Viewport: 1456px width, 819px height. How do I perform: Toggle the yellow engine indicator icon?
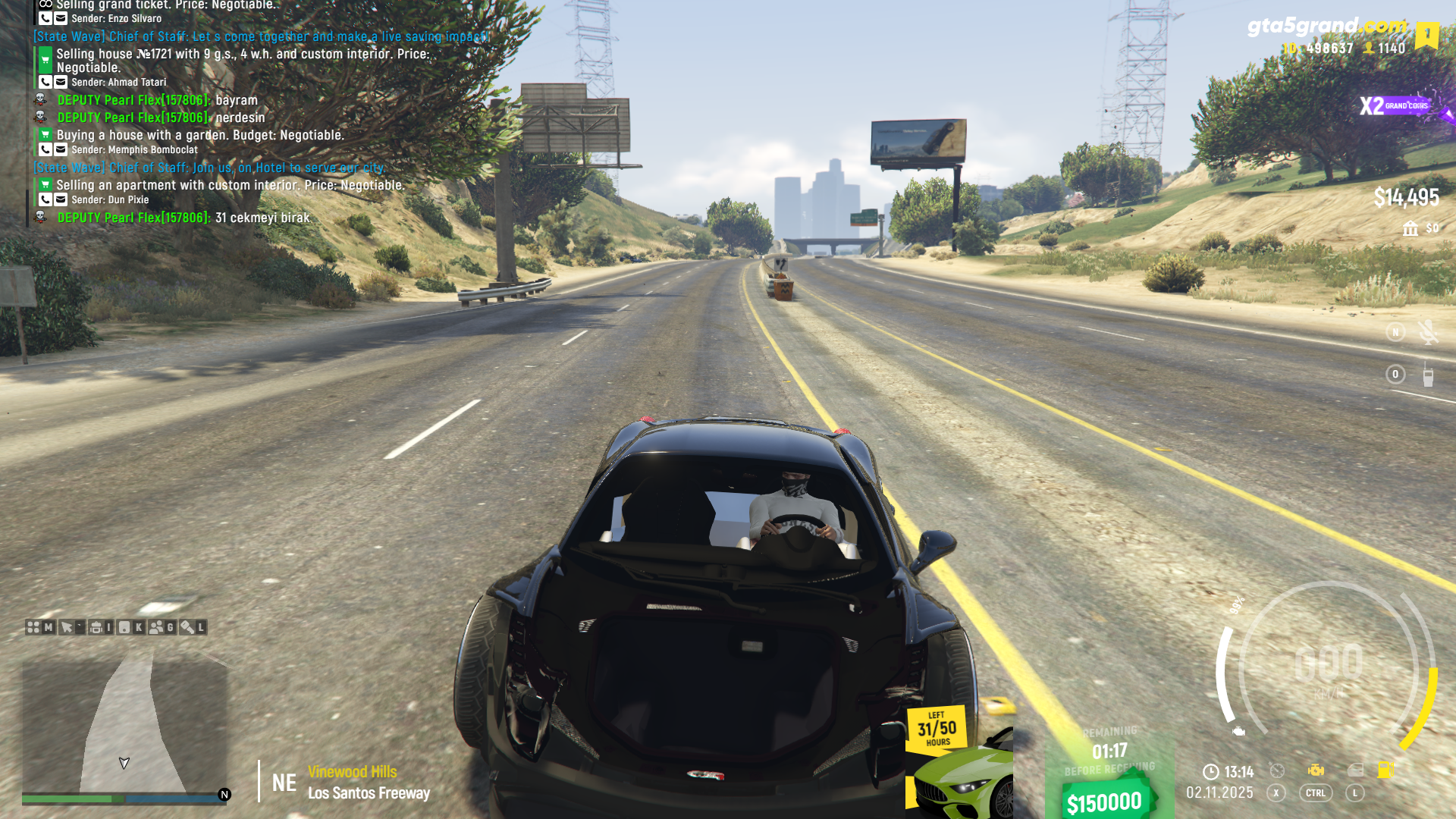(x=1316, y=770)
